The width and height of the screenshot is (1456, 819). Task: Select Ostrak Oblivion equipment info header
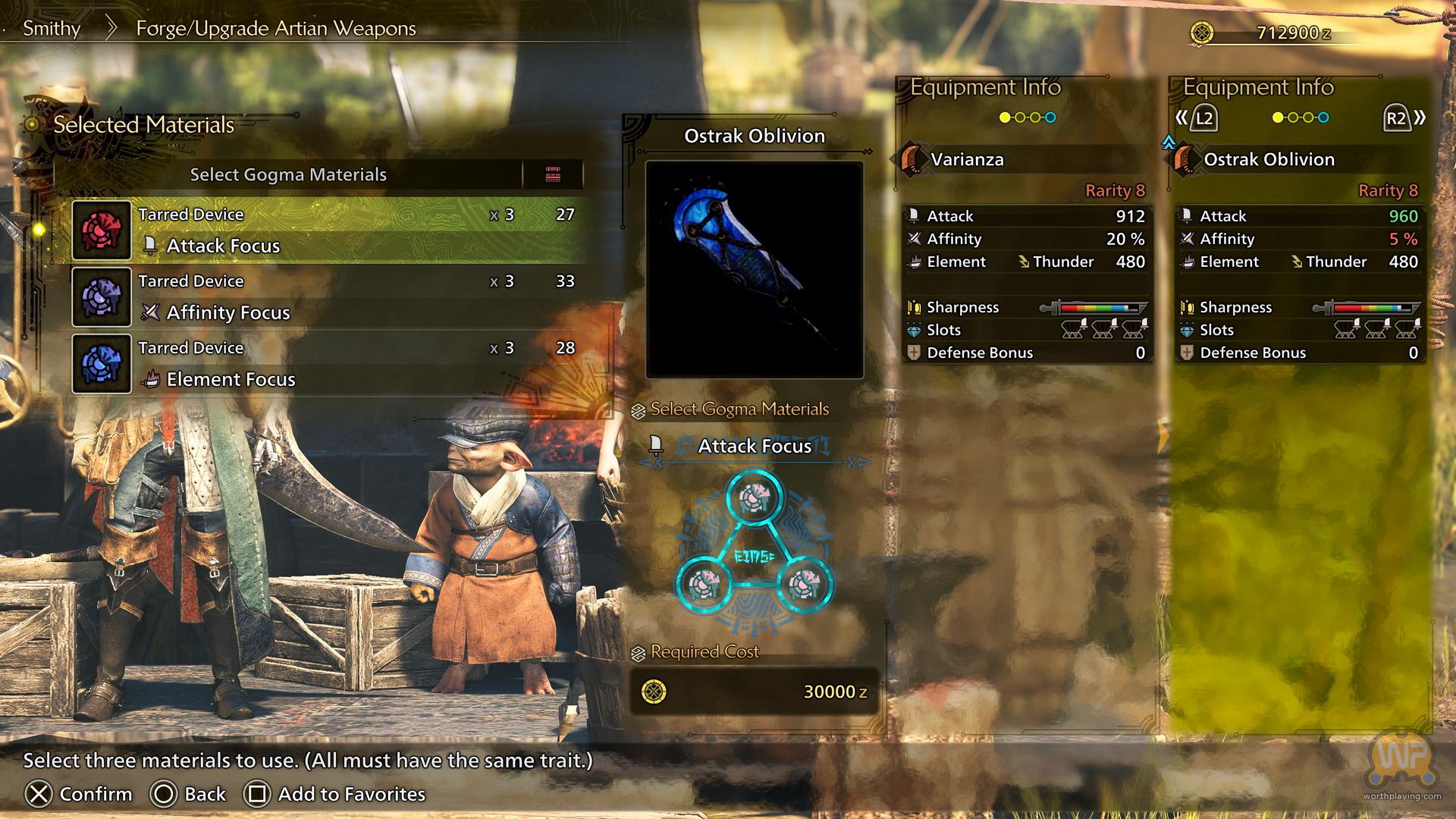click(1269, 159)
